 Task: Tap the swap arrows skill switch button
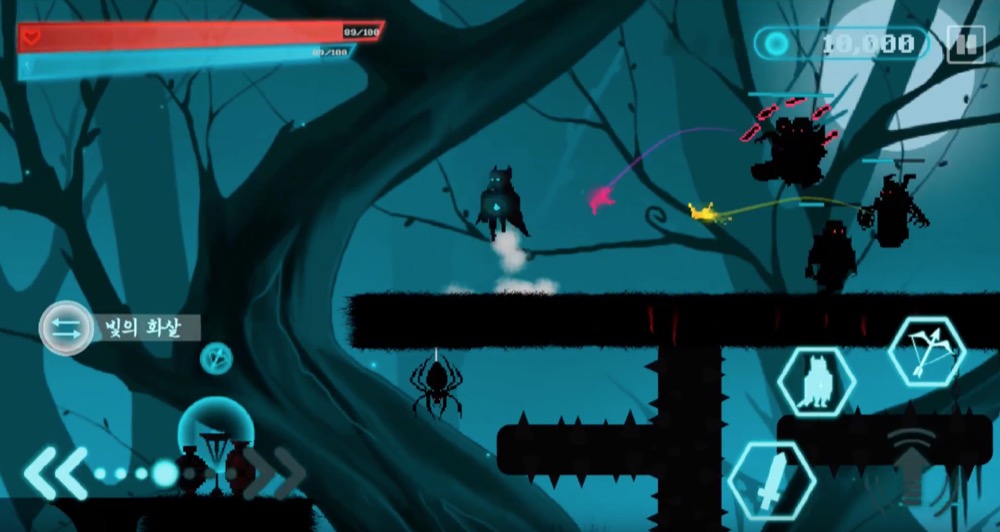65,328
